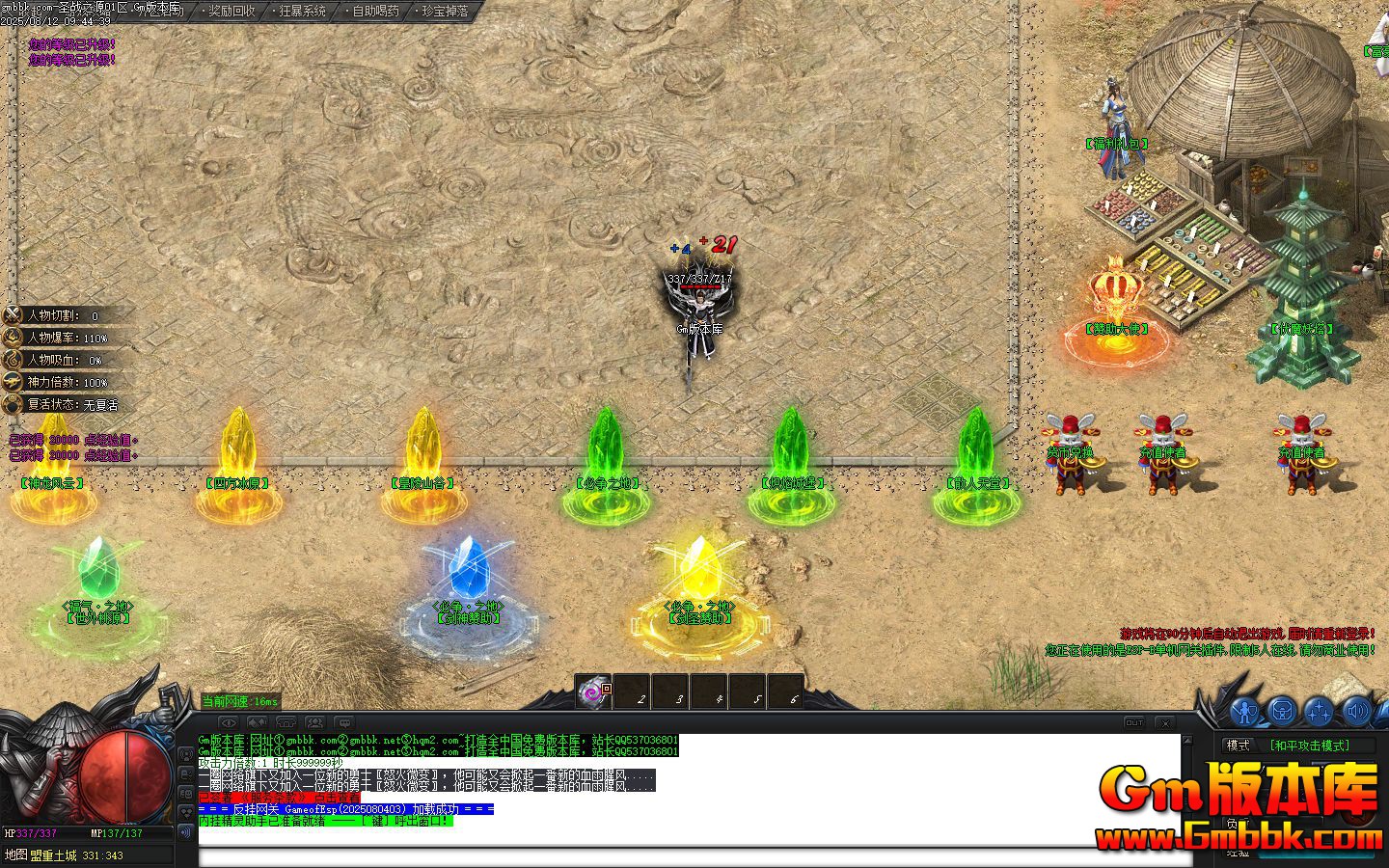Click the eye icon chat filter button

coord(228,722)
